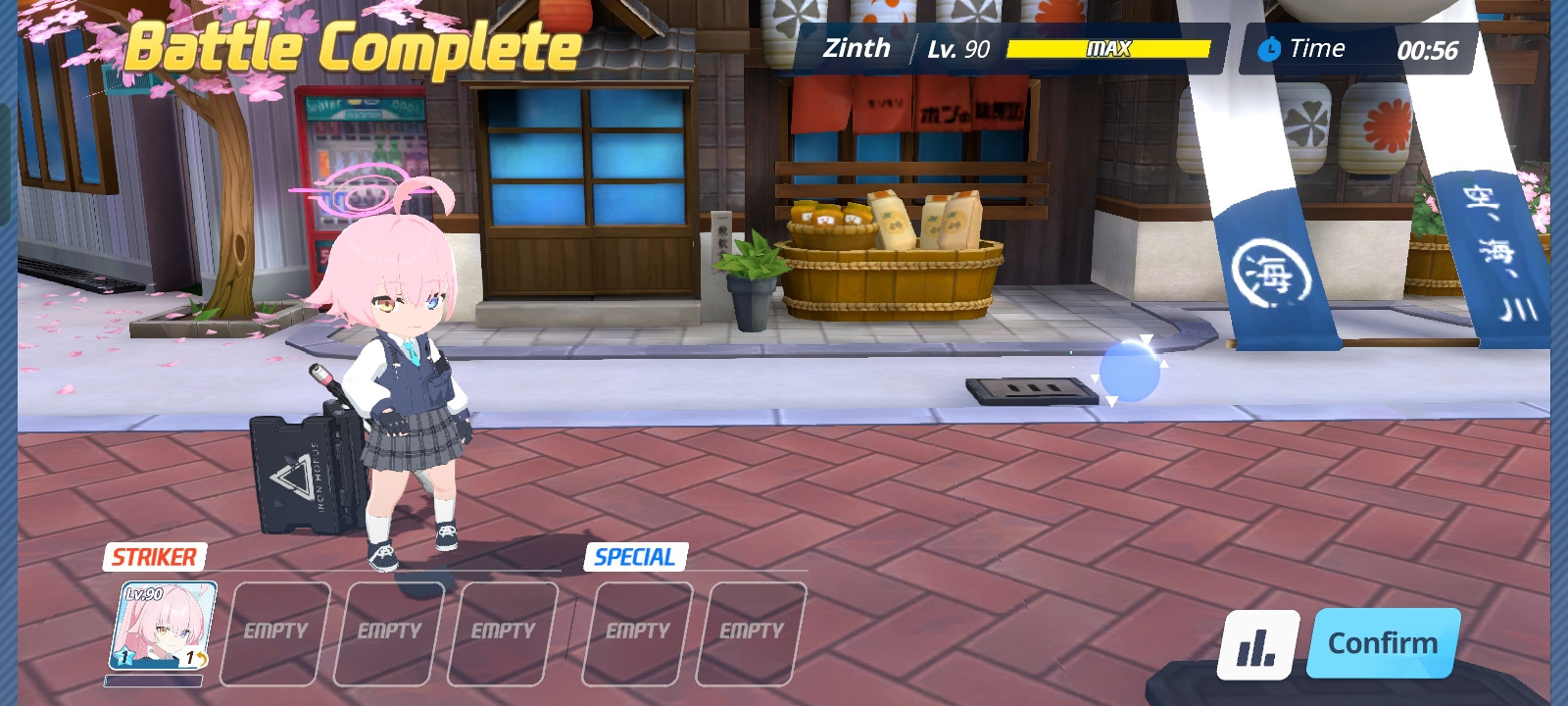This screenshot has height=706, width=1568.
Task: Open the battle statistics bar chart icon
Action: click(x=1257, y=644)
